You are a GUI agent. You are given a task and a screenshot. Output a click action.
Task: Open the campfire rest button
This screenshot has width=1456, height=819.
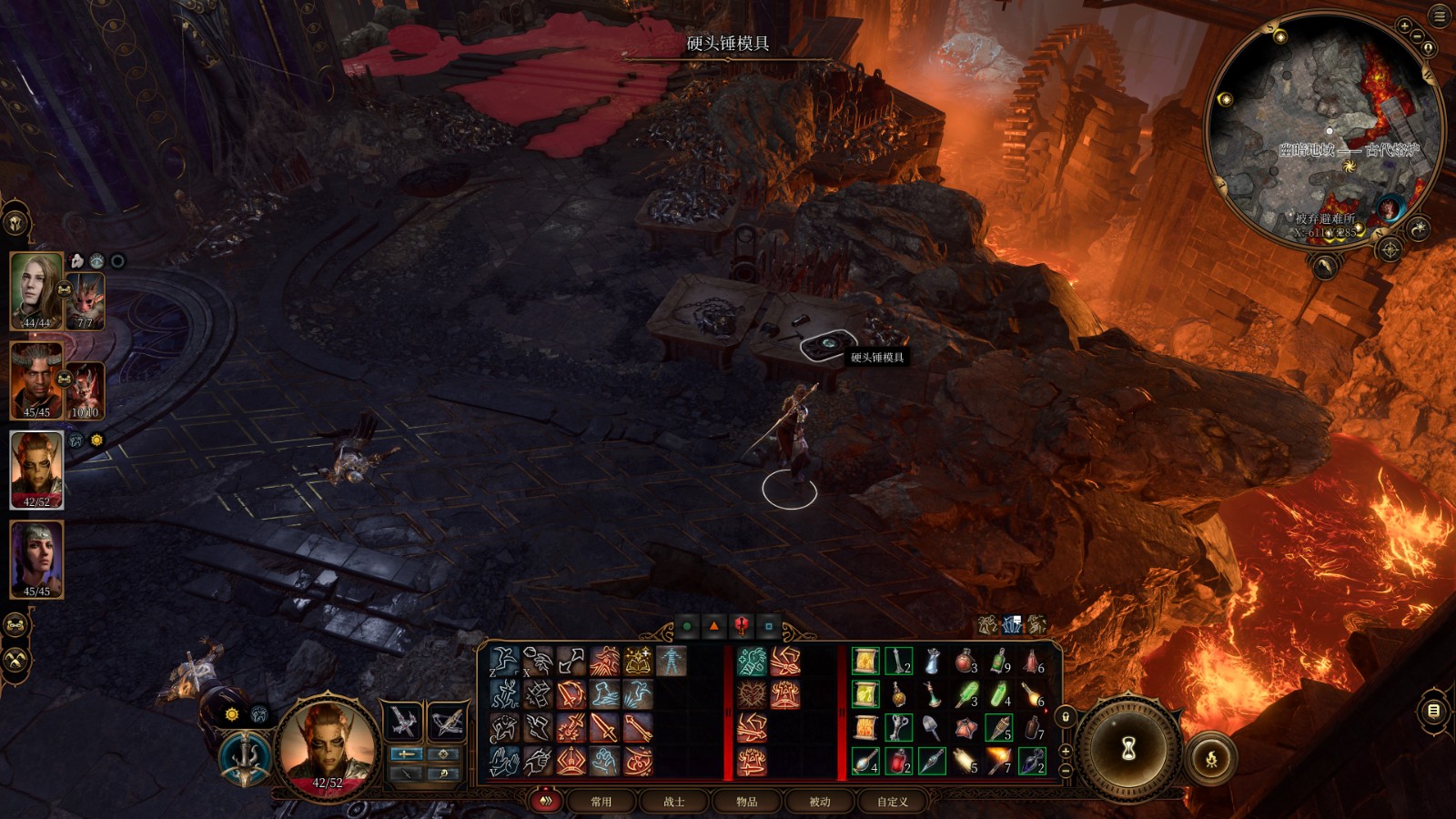(1211, 757)
